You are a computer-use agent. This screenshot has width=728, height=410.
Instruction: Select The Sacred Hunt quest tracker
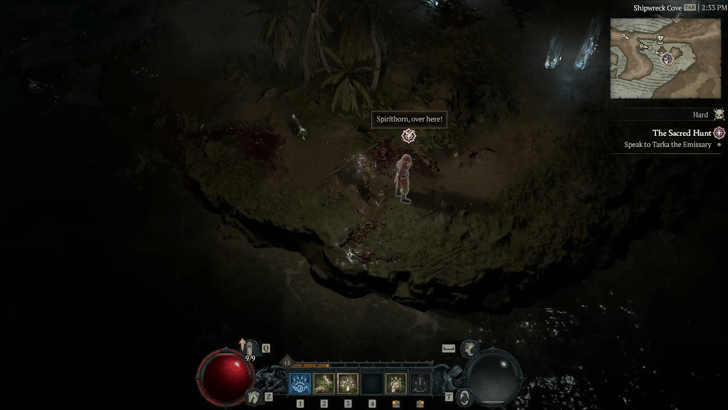(682, 133)
